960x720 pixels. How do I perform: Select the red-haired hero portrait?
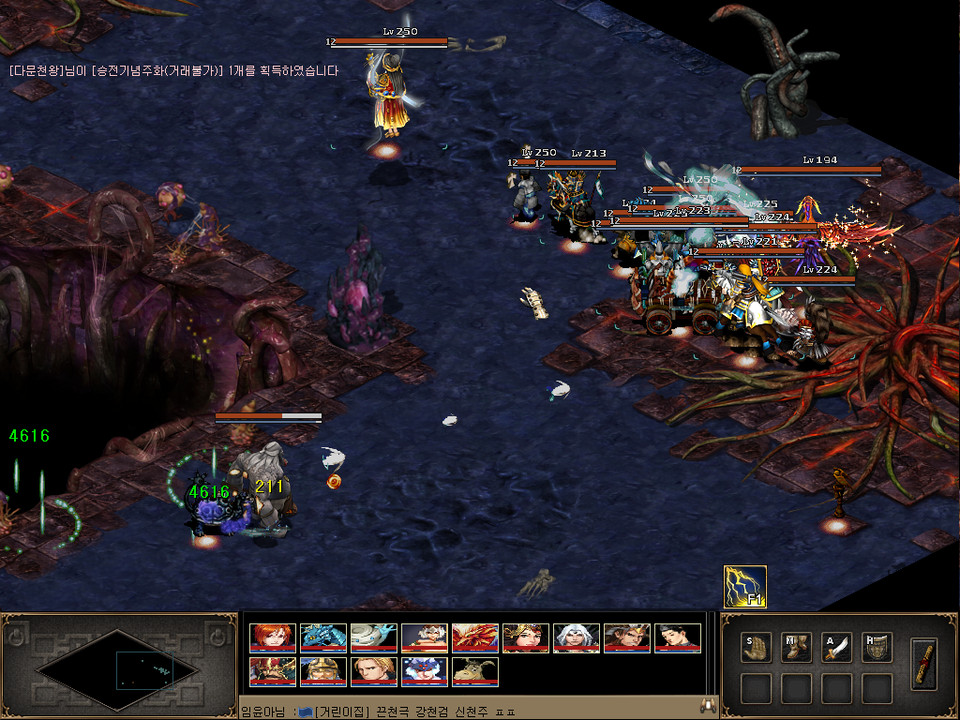tap(272, 638)
